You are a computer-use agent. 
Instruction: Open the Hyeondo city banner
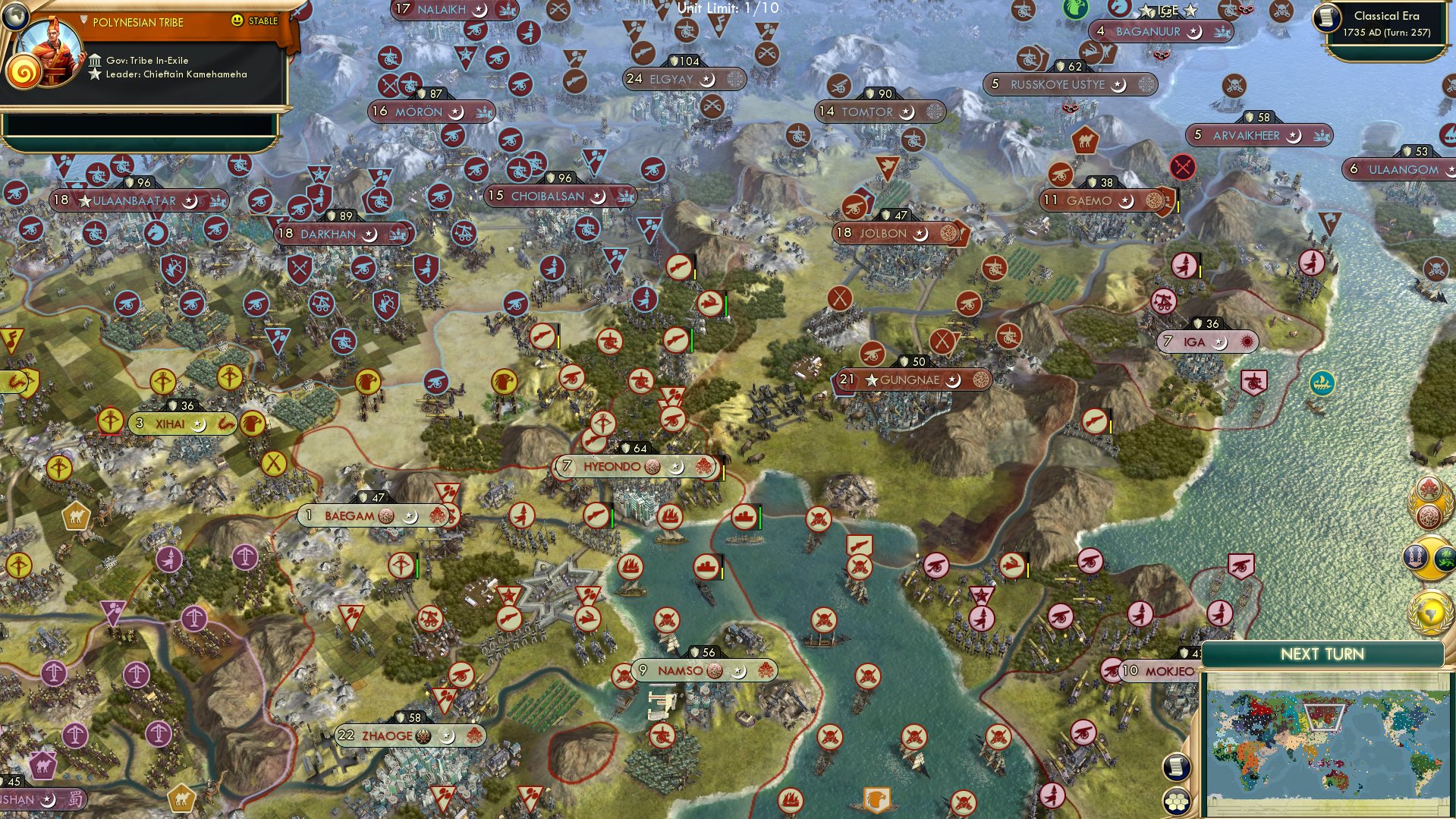click(x=632, y=467)
